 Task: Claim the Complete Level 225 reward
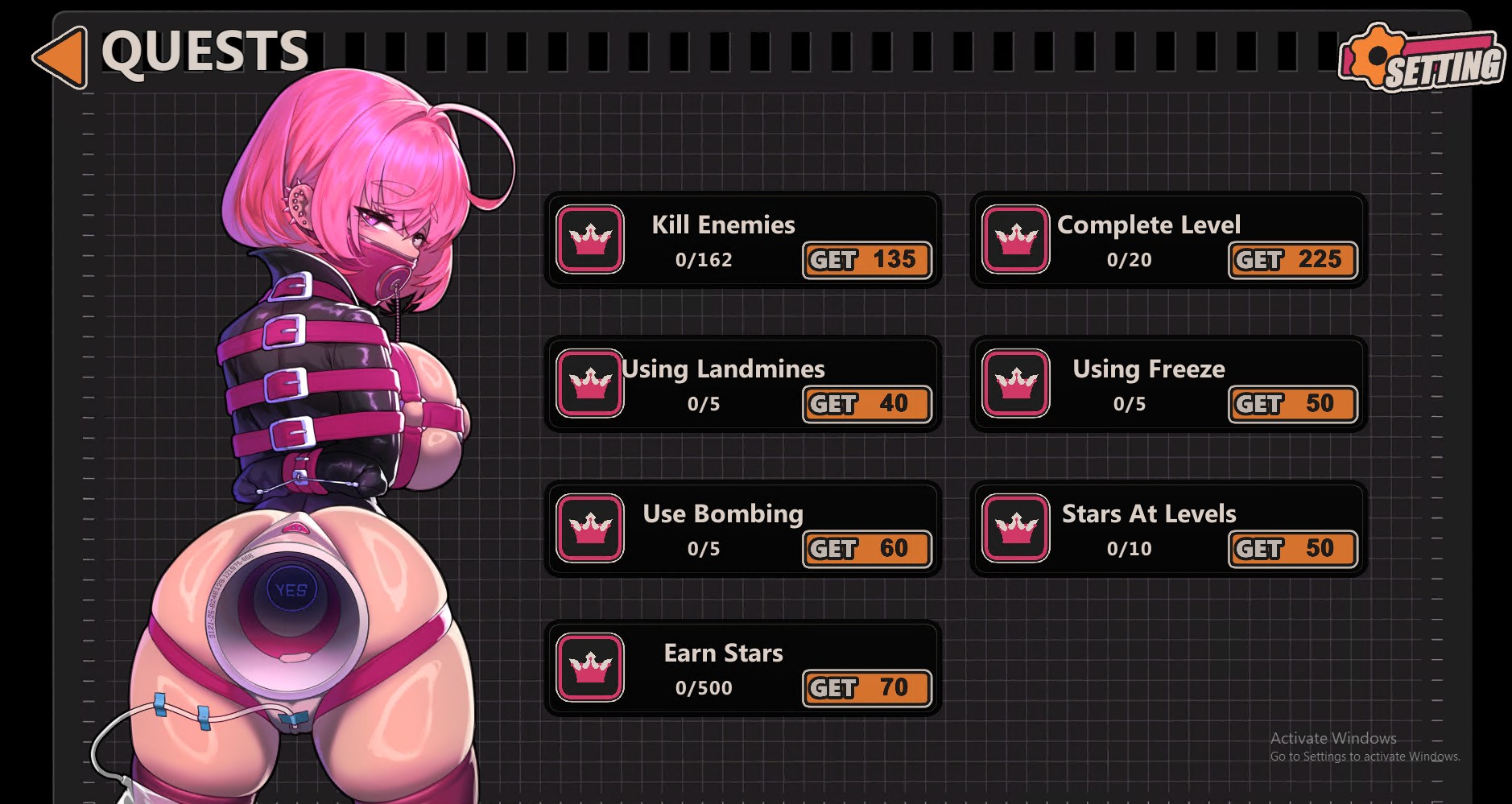[1292, 260]
